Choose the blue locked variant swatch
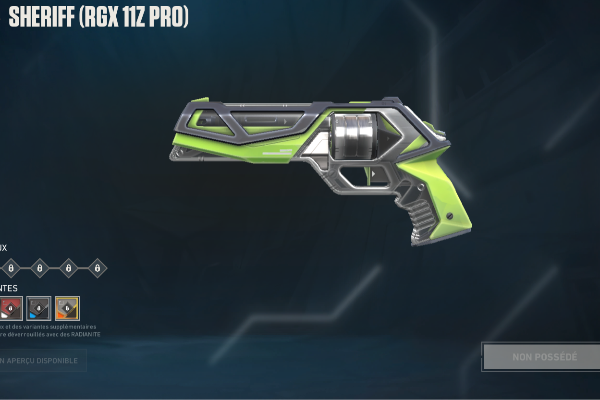The width and height of the screenshot is (600, 400). click(x=39, y=308)
